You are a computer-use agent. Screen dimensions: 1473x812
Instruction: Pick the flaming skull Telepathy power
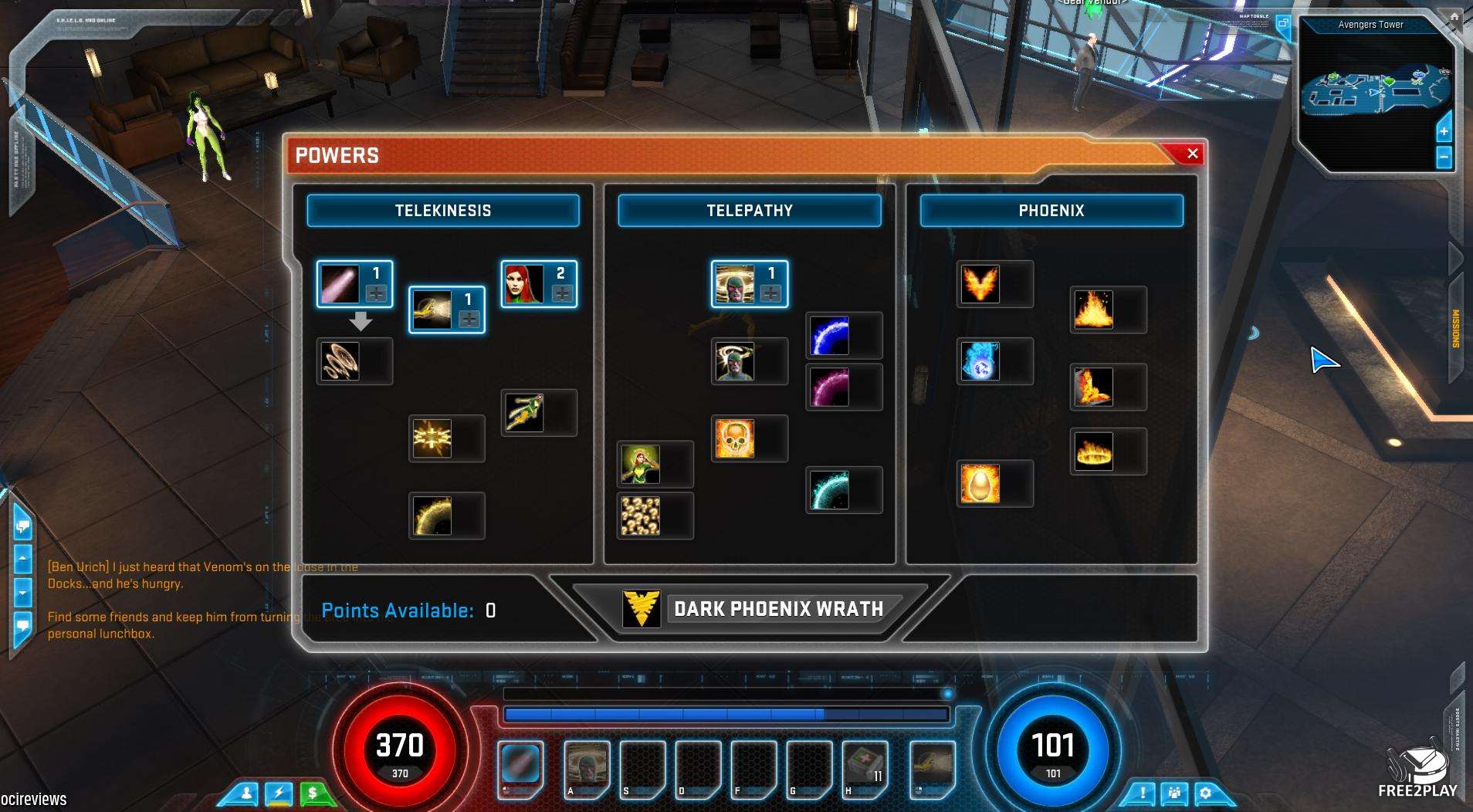735,438
